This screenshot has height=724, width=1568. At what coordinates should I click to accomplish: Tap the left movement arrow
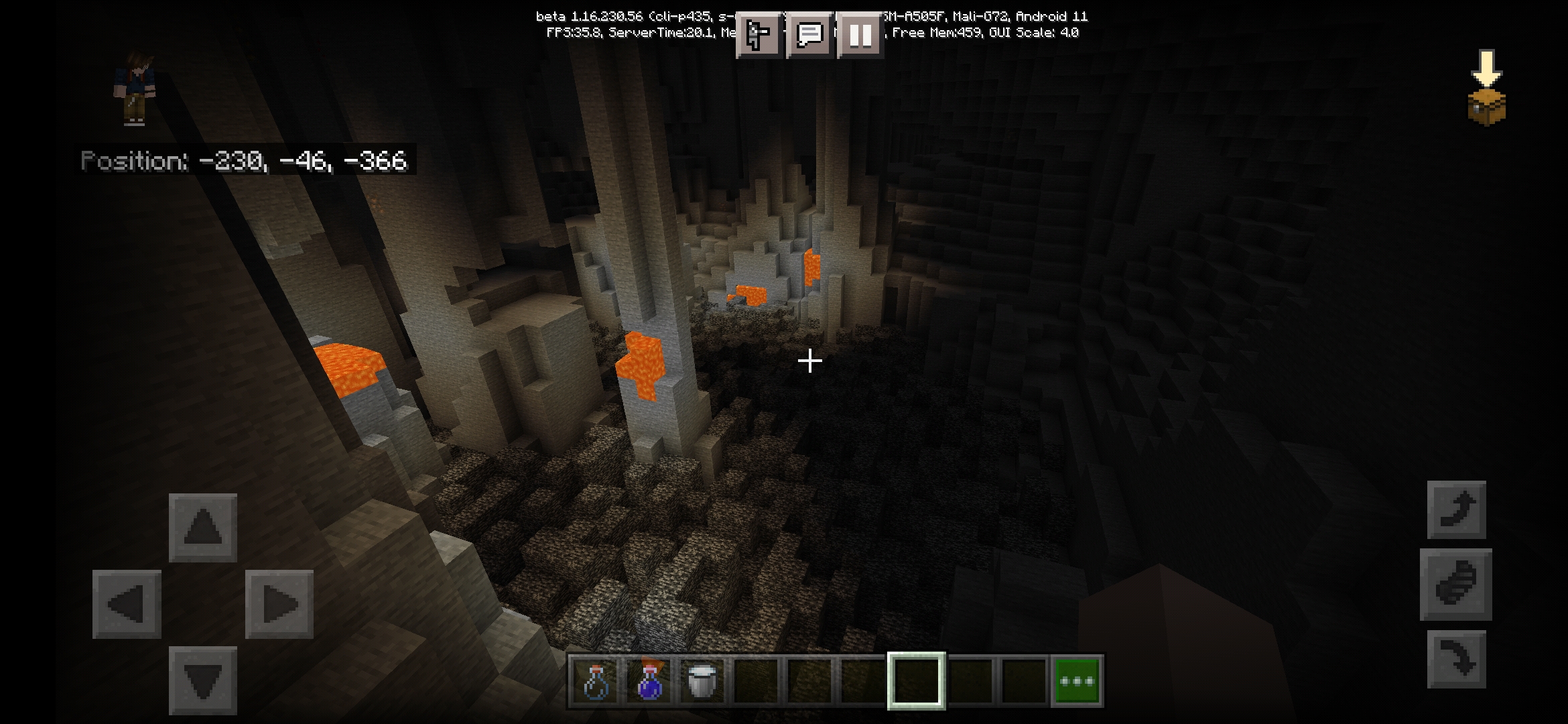pyautogui.click(x=127, y=604)
